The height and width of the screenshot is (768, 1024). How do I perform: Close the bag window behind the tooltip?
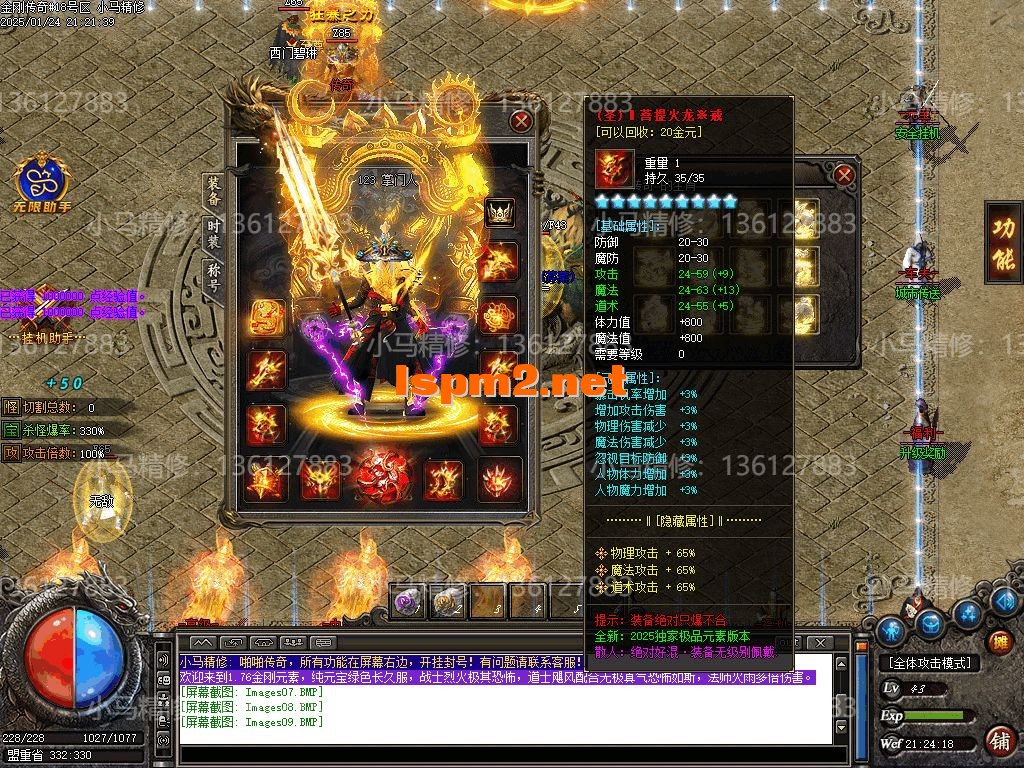click(x=844, y=176)
